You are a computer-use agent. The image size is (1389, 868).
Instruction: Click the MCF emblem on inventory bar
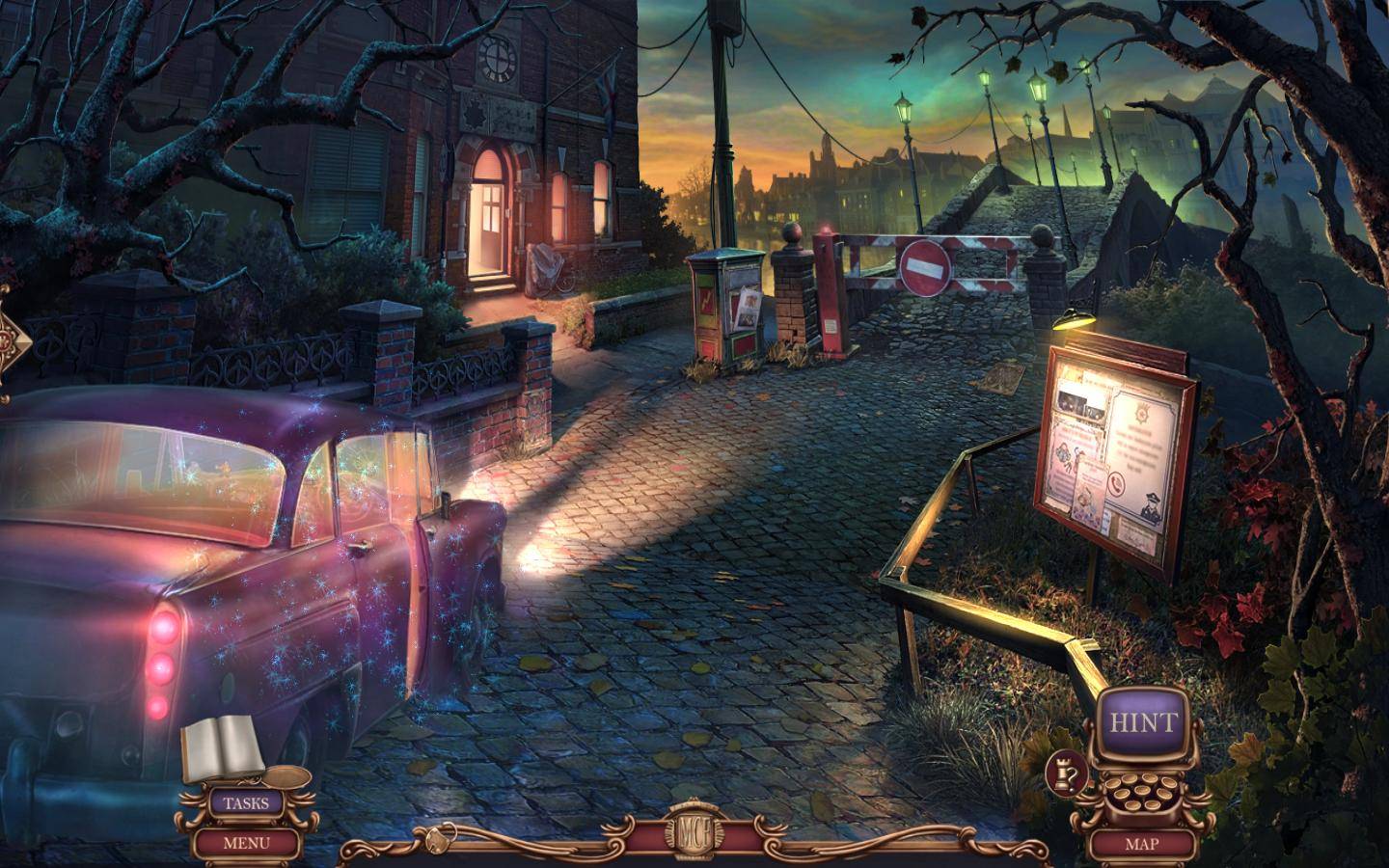[x=694, y=834]
